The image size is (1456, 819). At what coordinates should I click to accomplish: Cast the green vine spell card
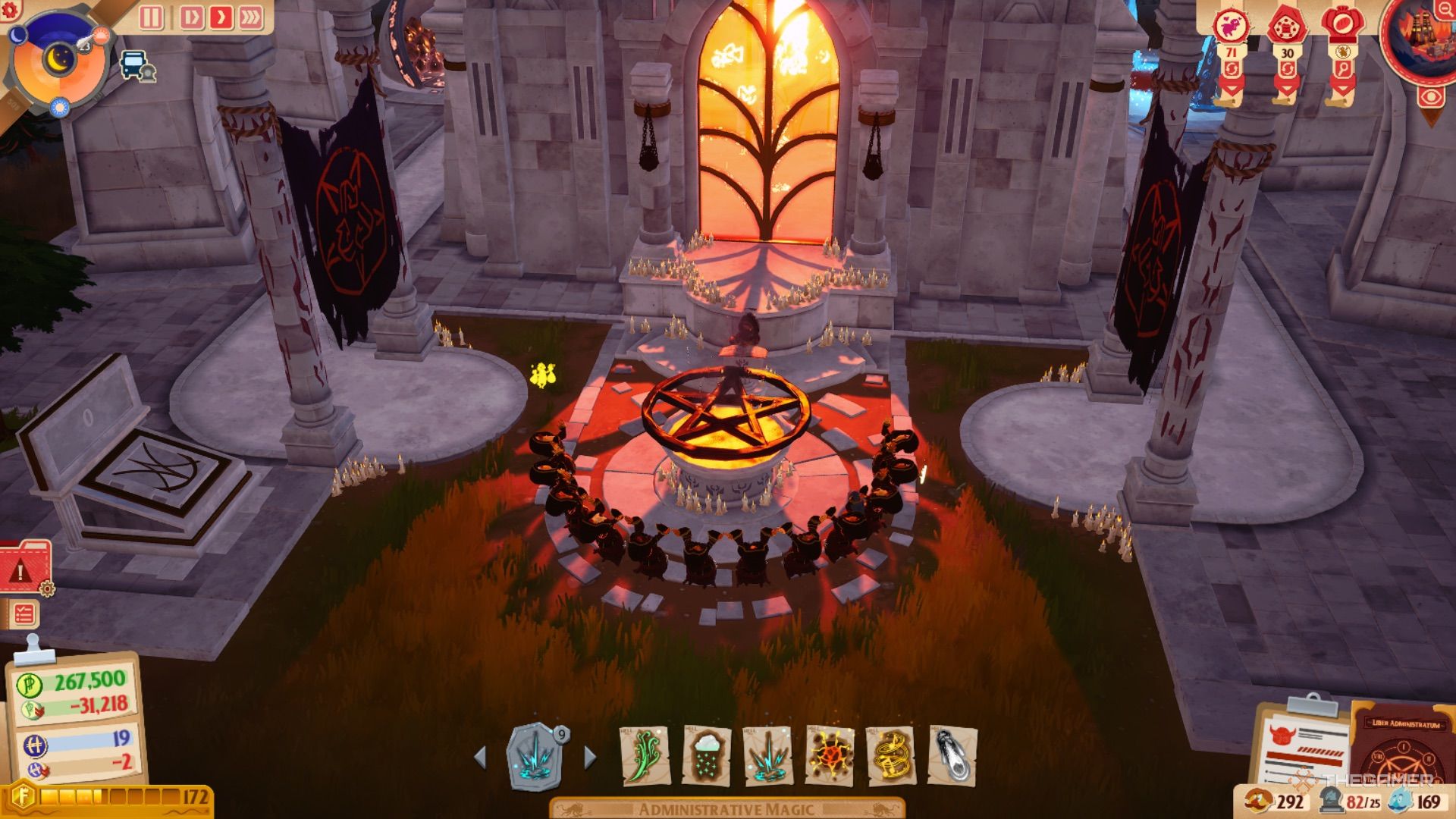(645, 755)
